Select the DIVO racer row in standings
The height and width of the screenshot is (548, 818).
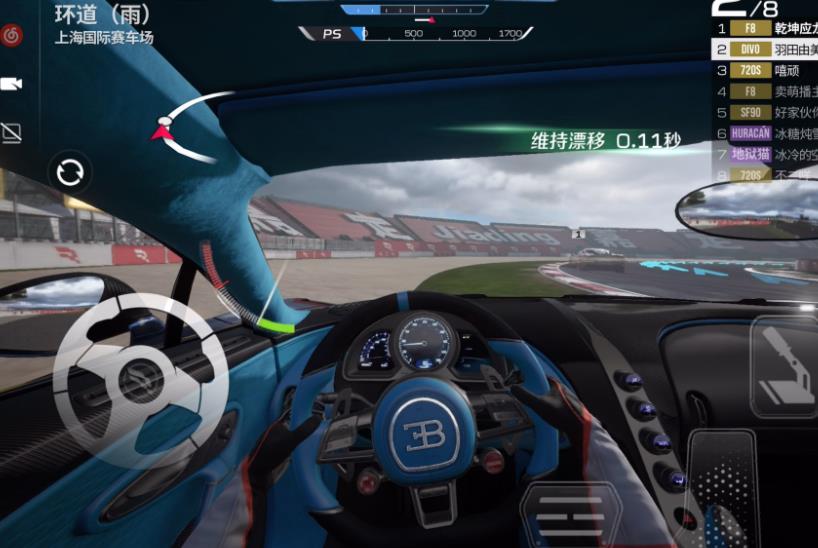click(x=765, y=49)
